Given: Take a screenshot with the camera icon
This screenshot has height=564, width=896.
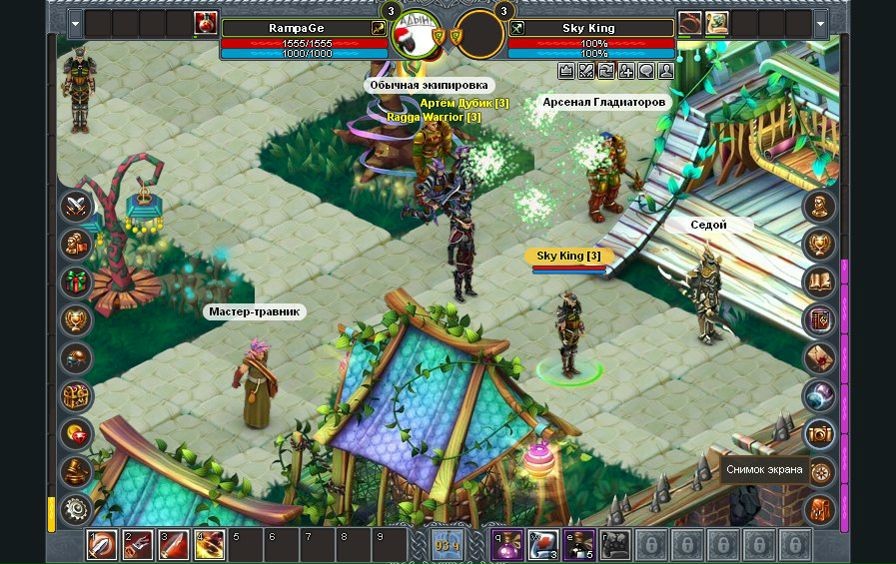Looking at the screenshot, I should click(x=820, y=433).
